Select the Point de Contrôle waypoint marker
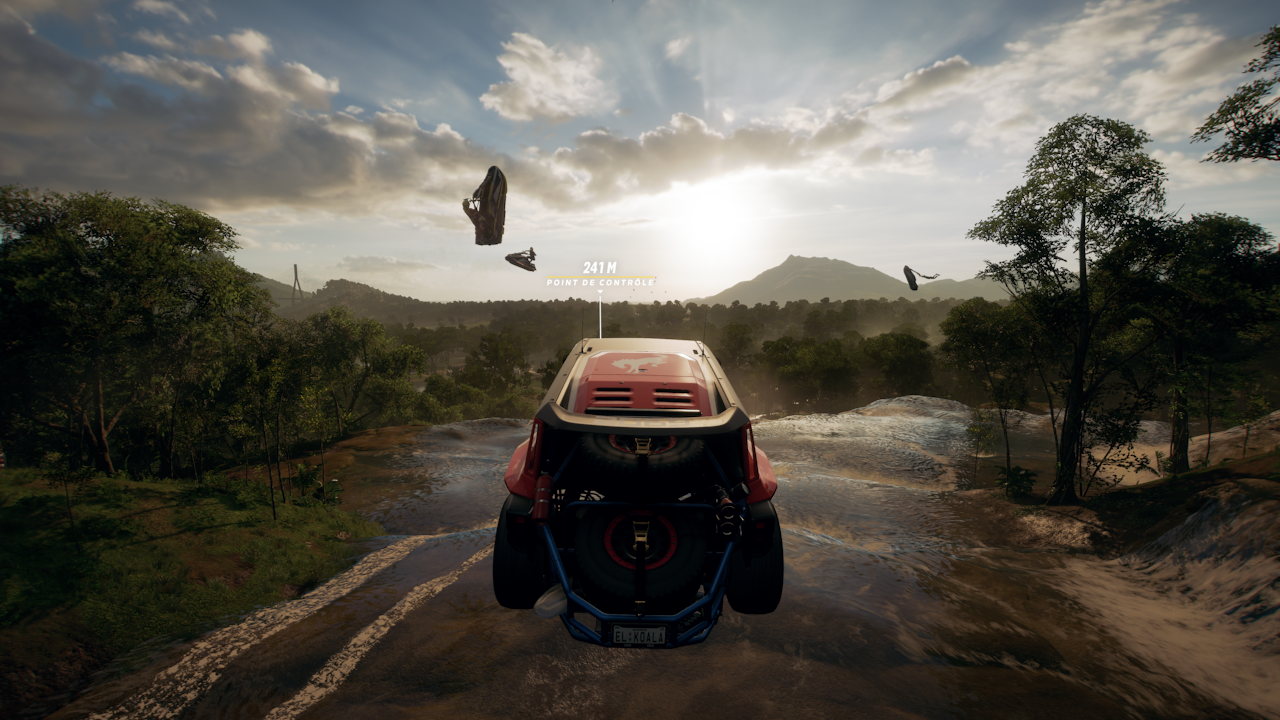1280x720 pixels. coord(600,275)
